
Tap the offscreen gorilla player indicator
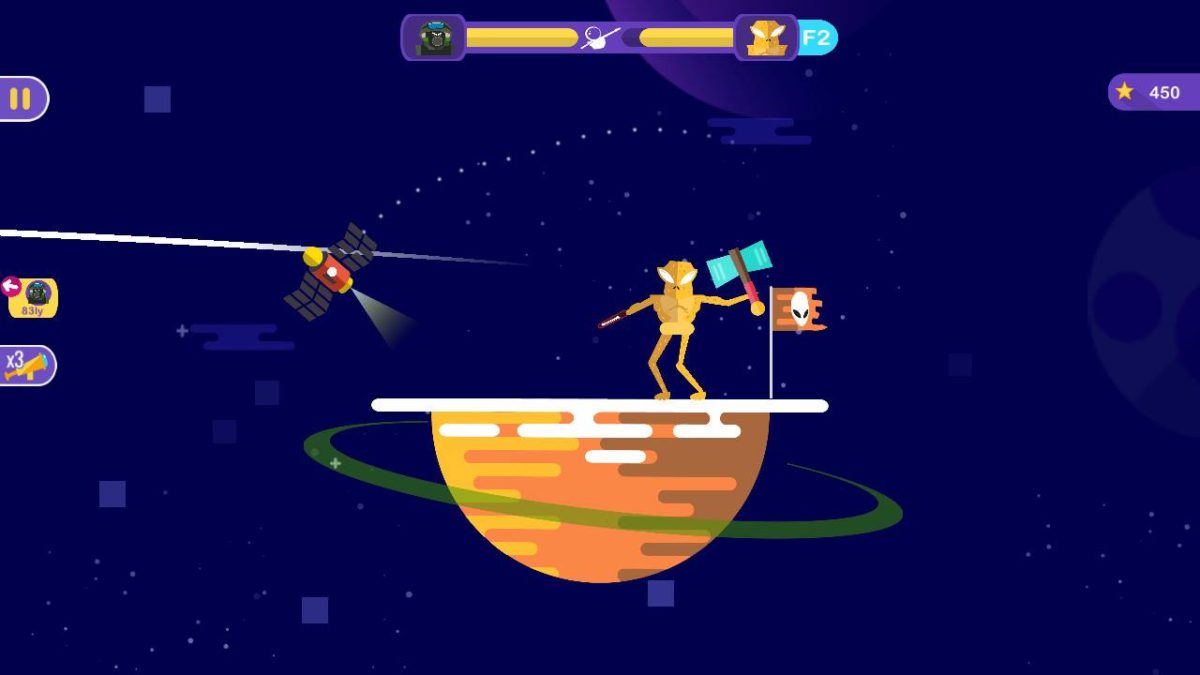tap(32, 297)
